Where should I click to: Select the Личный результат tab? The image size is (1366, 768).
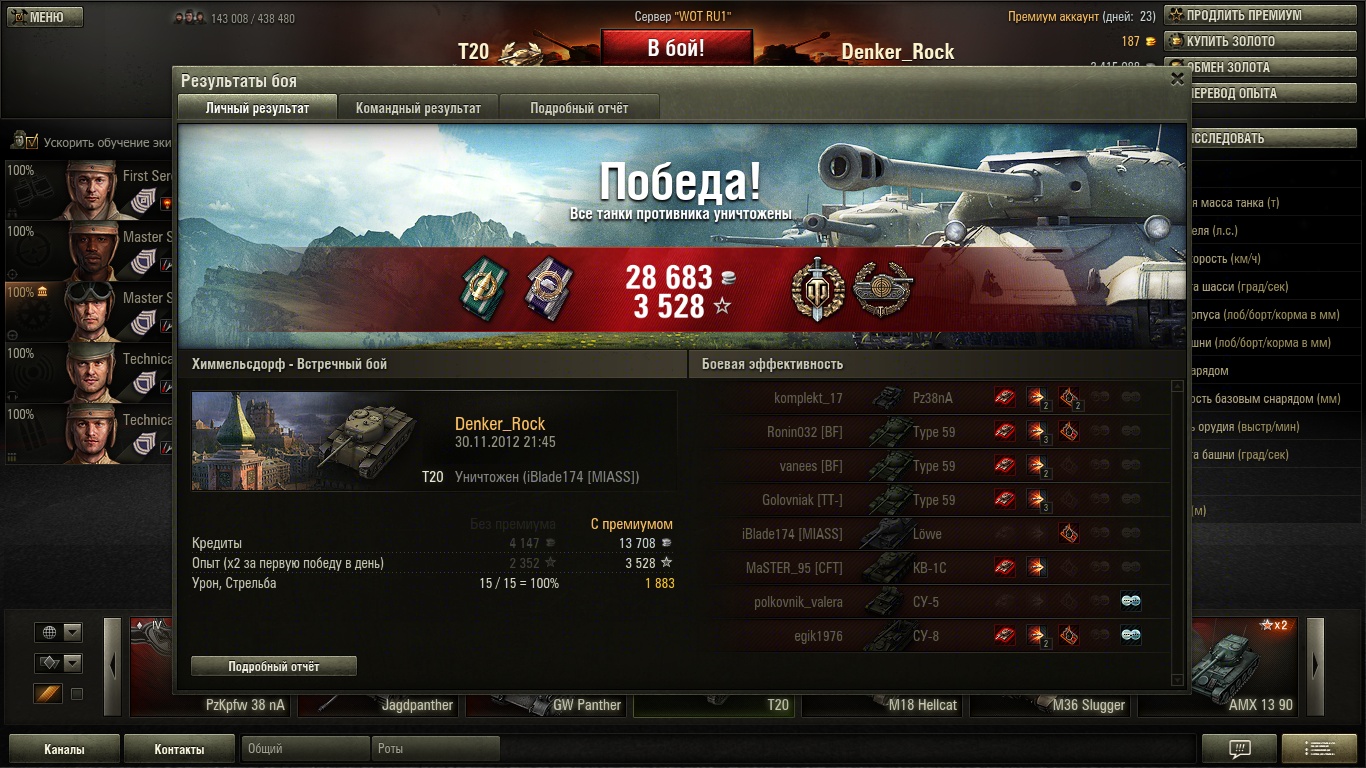(x=257, y=108)
